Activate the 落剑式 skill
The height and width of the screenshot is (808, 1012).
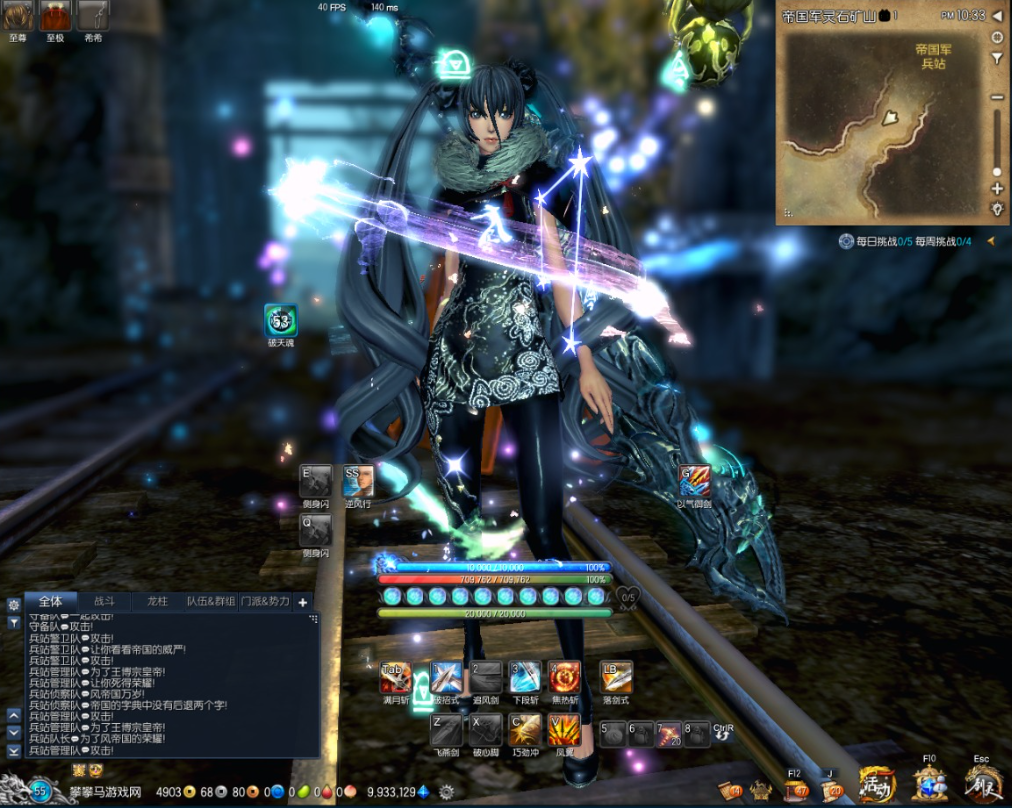click(616, 677)
